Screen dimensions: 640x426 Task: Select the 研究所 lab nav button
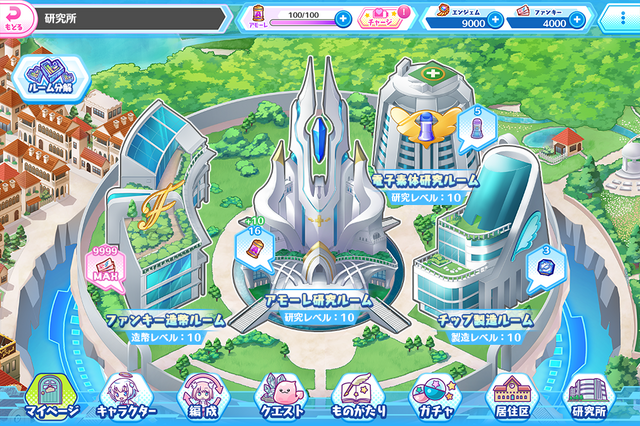pyautogui.click(x=588, y=396)
